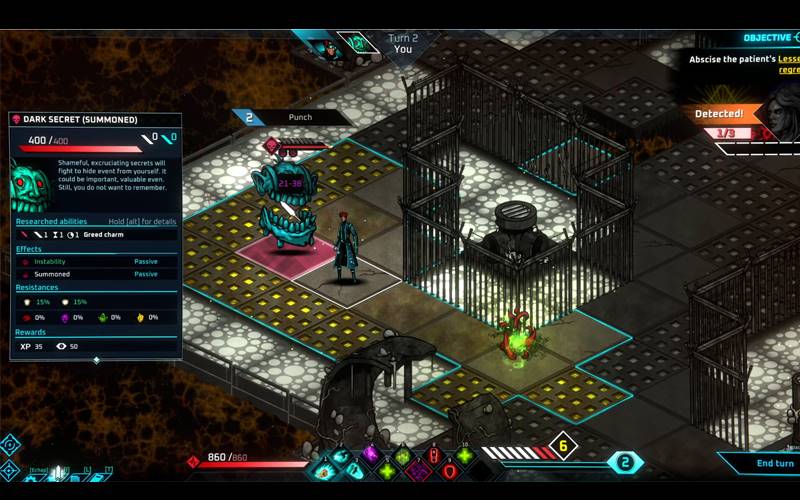Activate the red capsule item
The height and width of the screenshot is (500, 800).
[434, 456]
